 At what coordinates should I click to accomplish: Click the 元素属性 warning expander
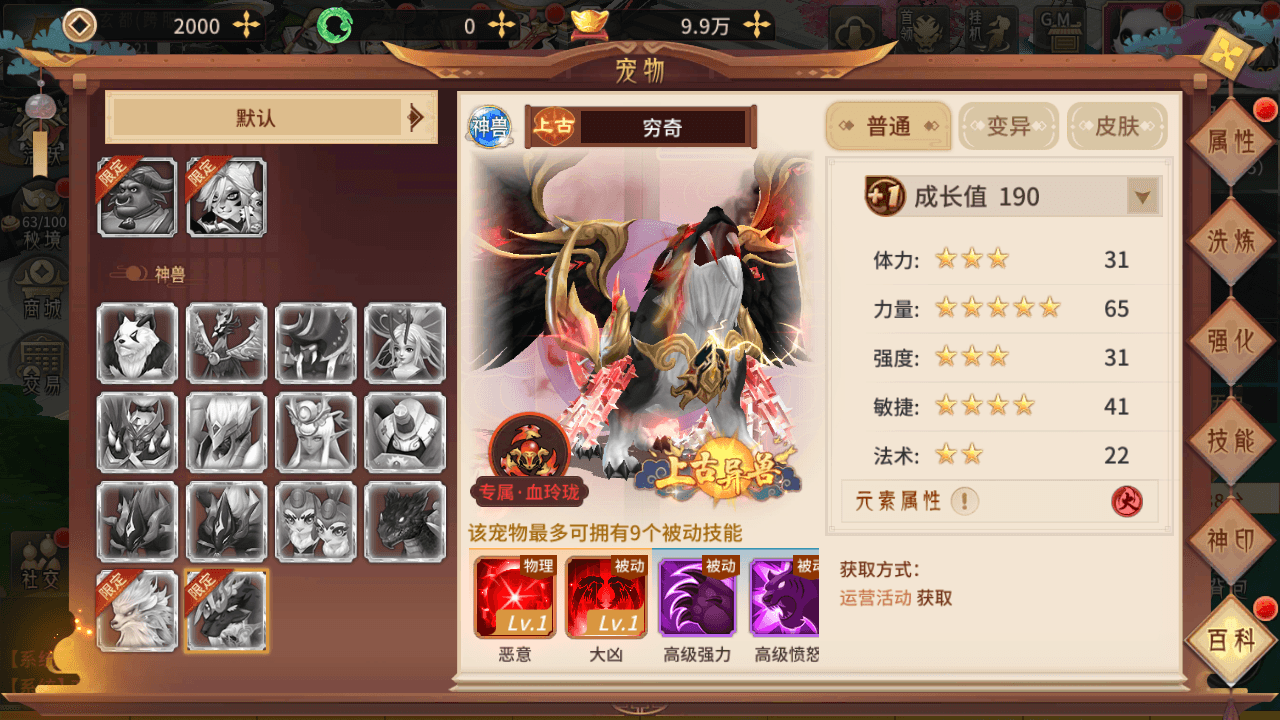966,501
